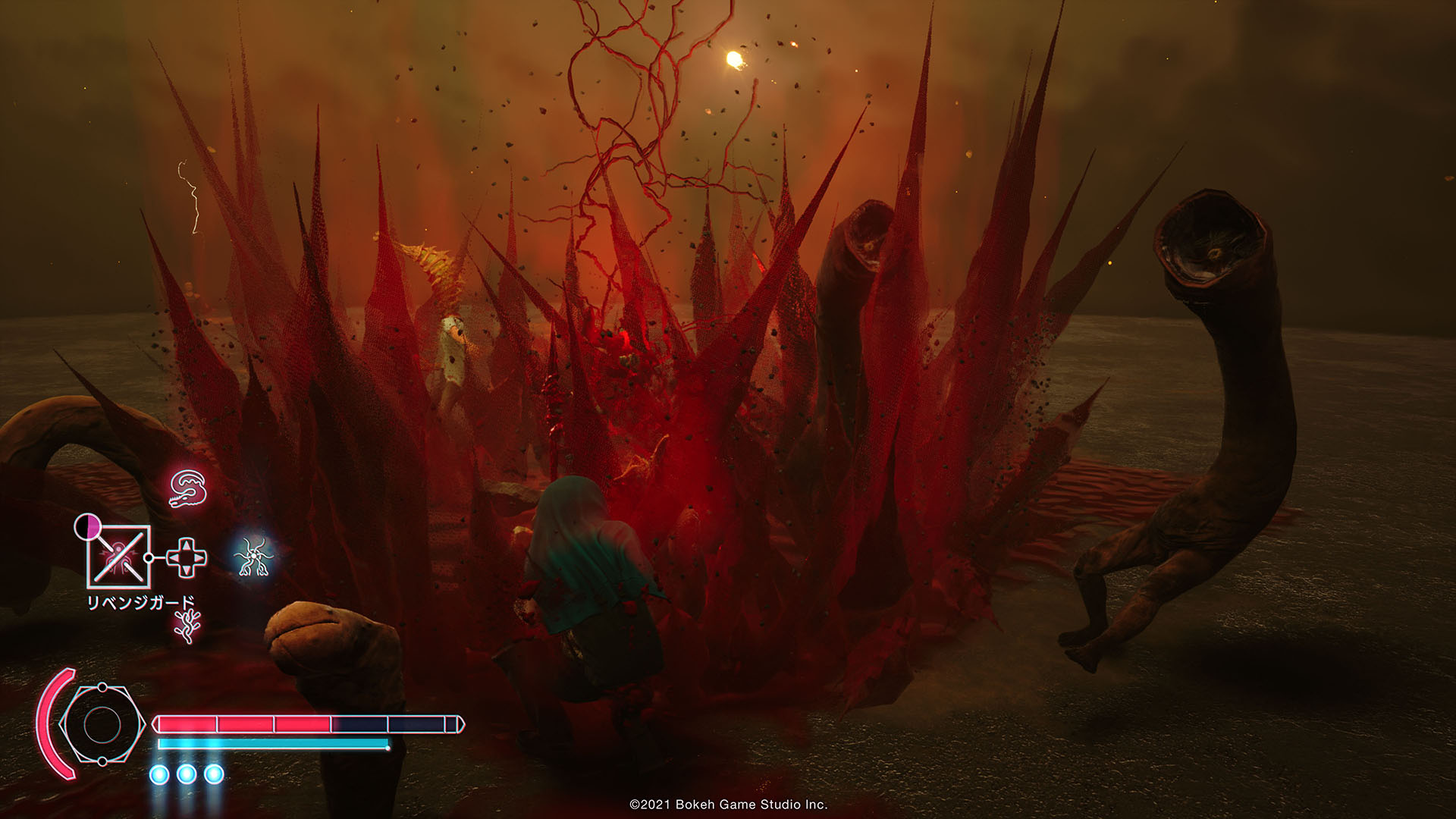1456x819 pixels.
Task: Choose the coral branch ability icon
Action: (184, 626)
